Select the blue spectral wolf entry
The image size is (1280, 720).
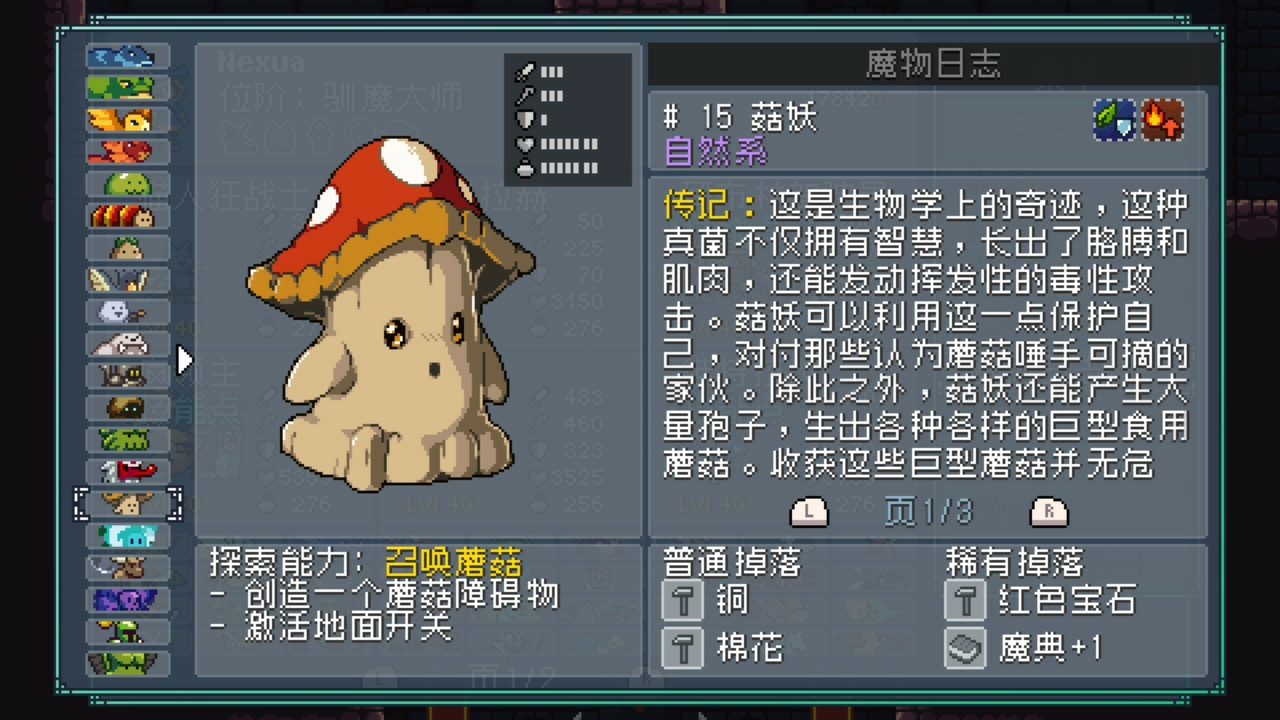tap(127, 56)
